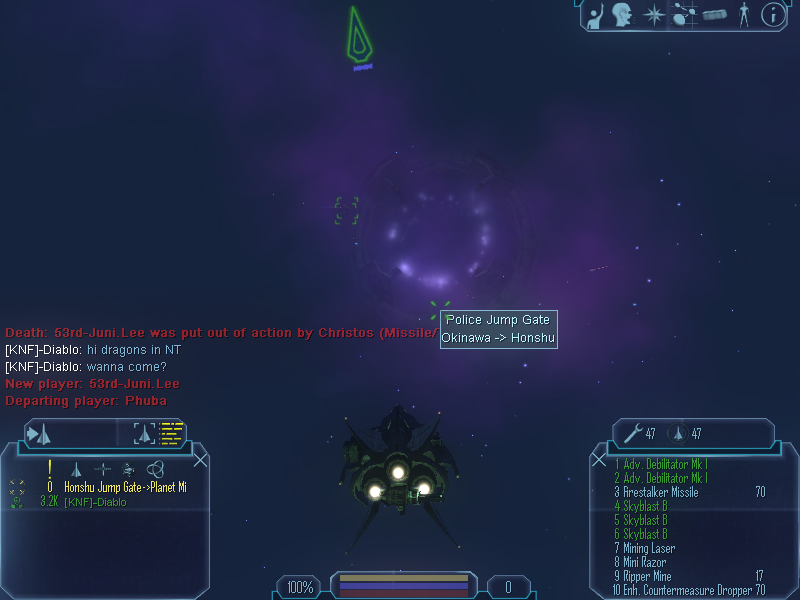The height and width of the screenshot is (600, 800).
Task: Select Honshu Jump Gate contact row
Action: point(124,487)
